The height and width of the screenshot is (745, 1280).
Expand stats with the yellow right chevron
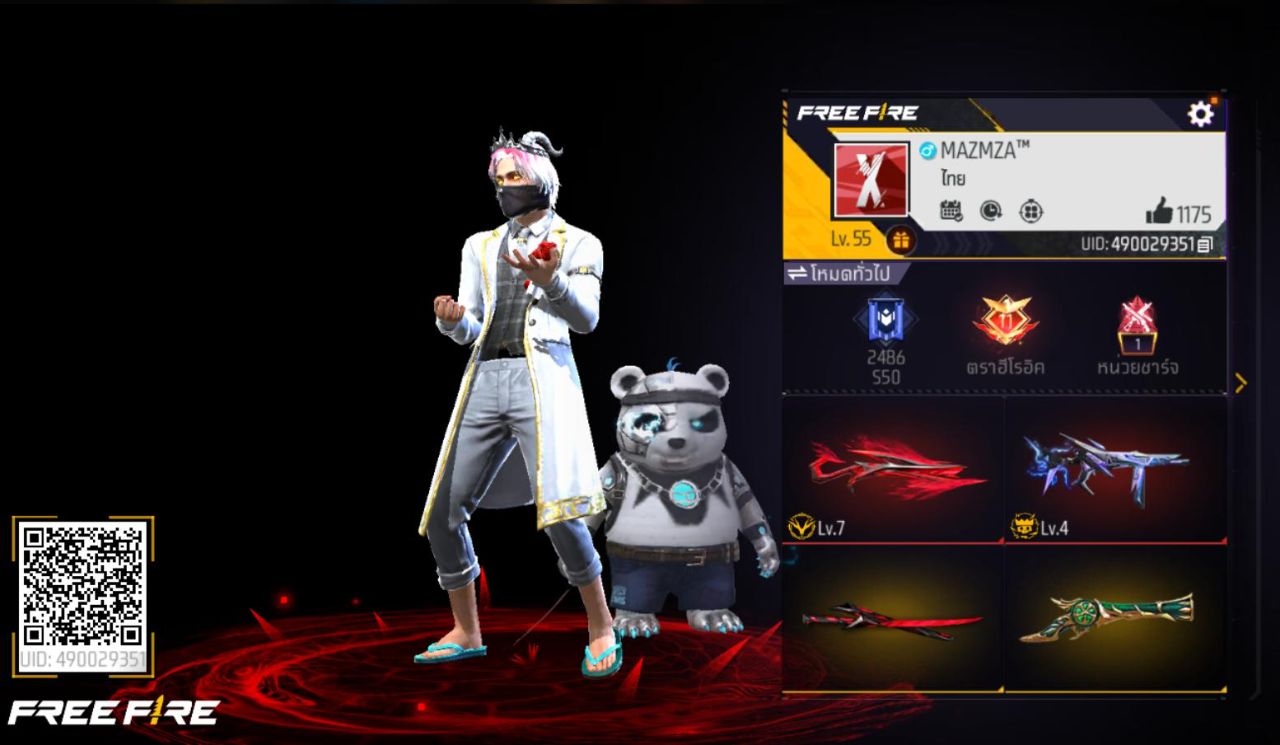(1241, 381)
